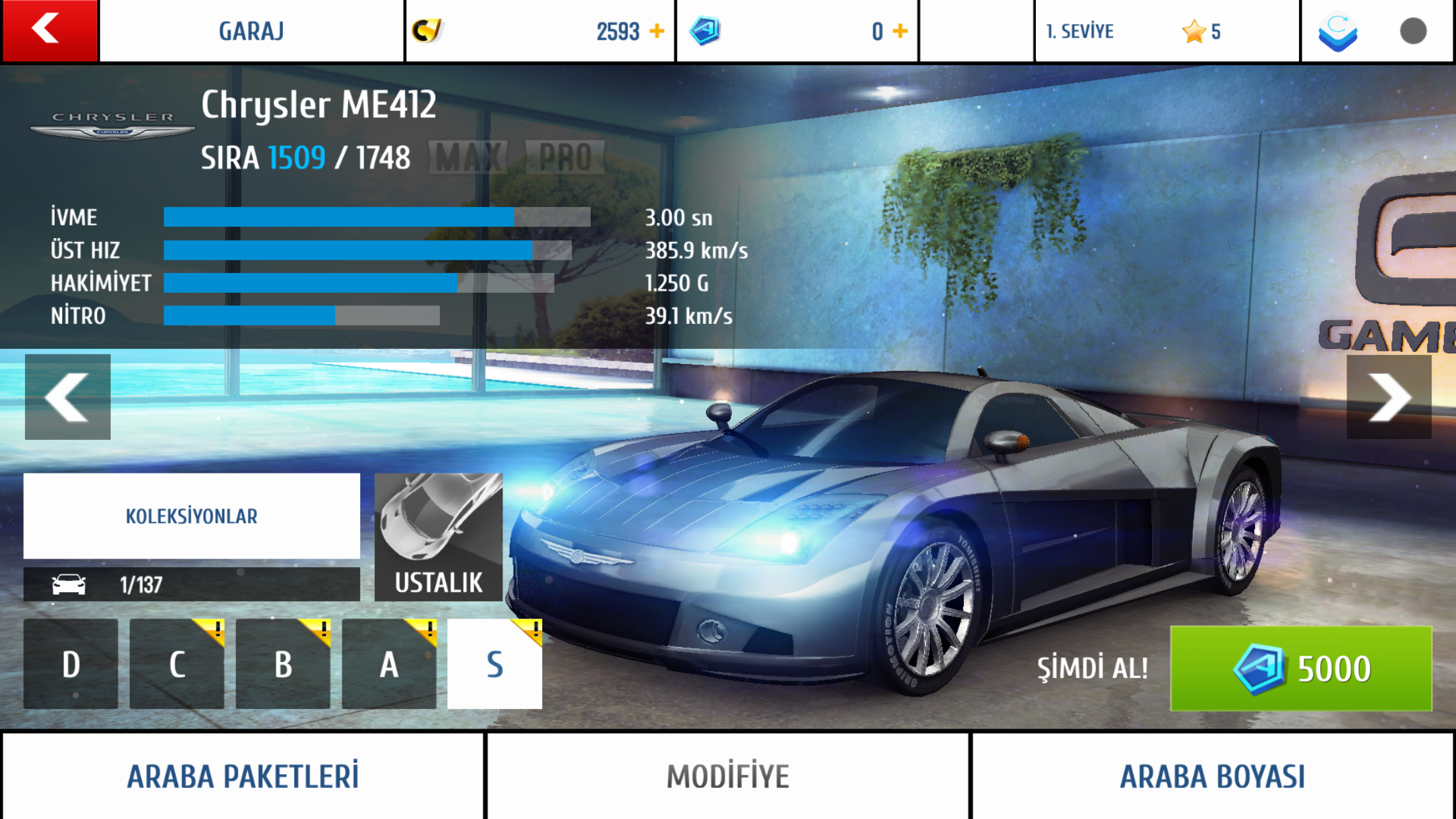This screenshot has width=1456, height=819.
Task: Buy the car for 5000 tokens
Action: [x=1300, y=668]
